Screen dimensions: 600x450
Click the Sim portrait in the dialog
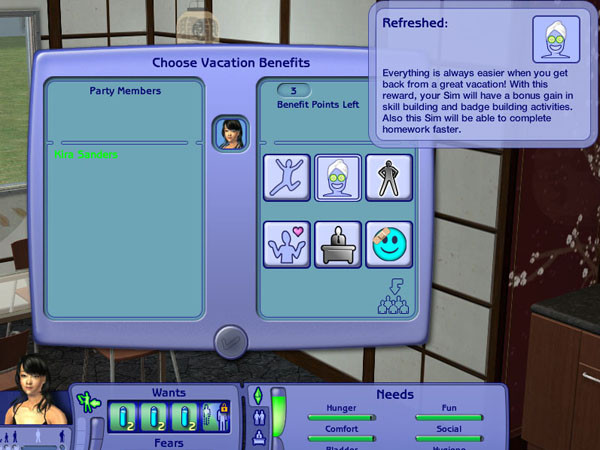[230, 134]
